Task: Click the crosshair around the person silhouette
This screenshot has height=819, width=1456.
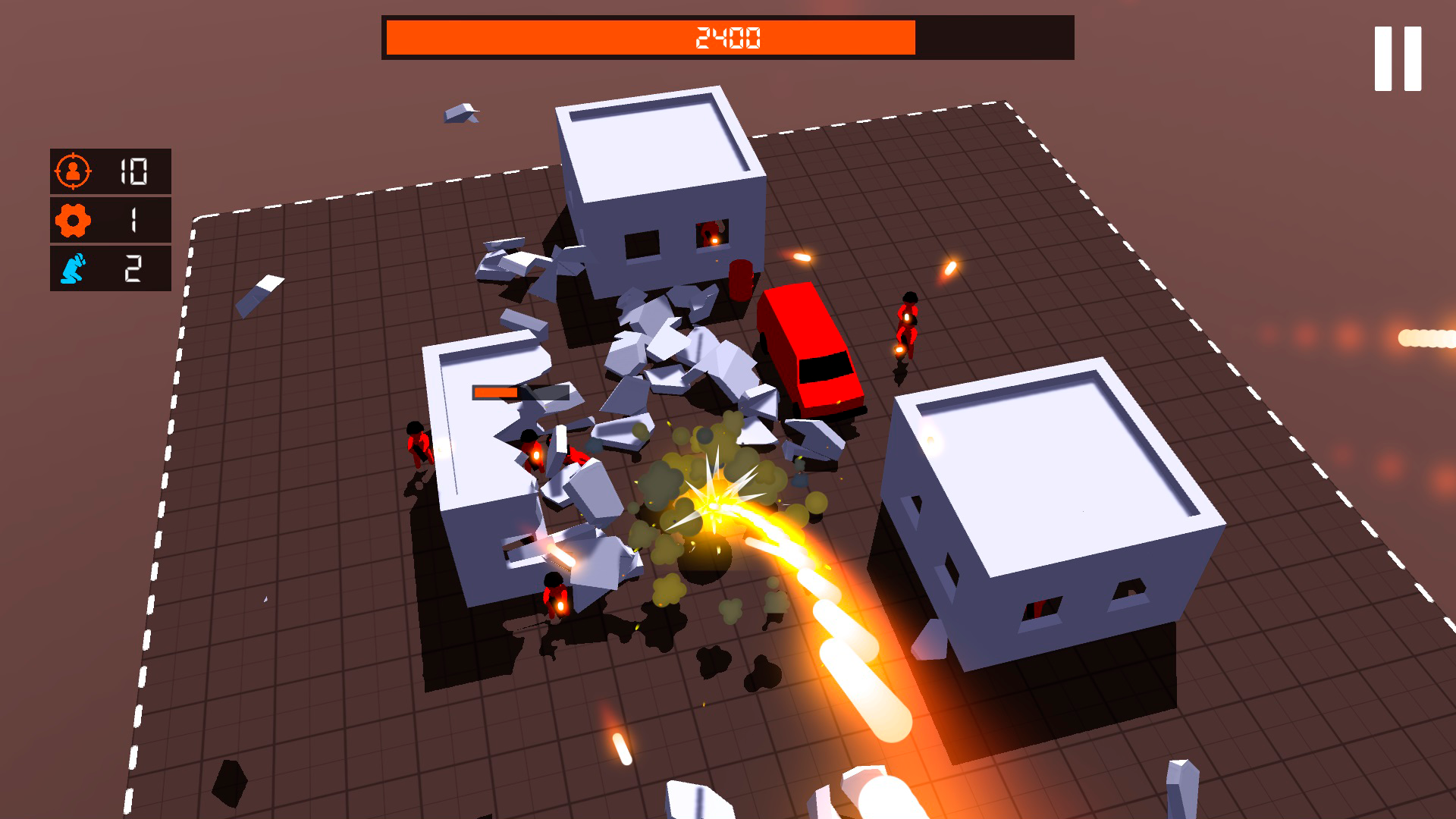Action: (73, 173)
